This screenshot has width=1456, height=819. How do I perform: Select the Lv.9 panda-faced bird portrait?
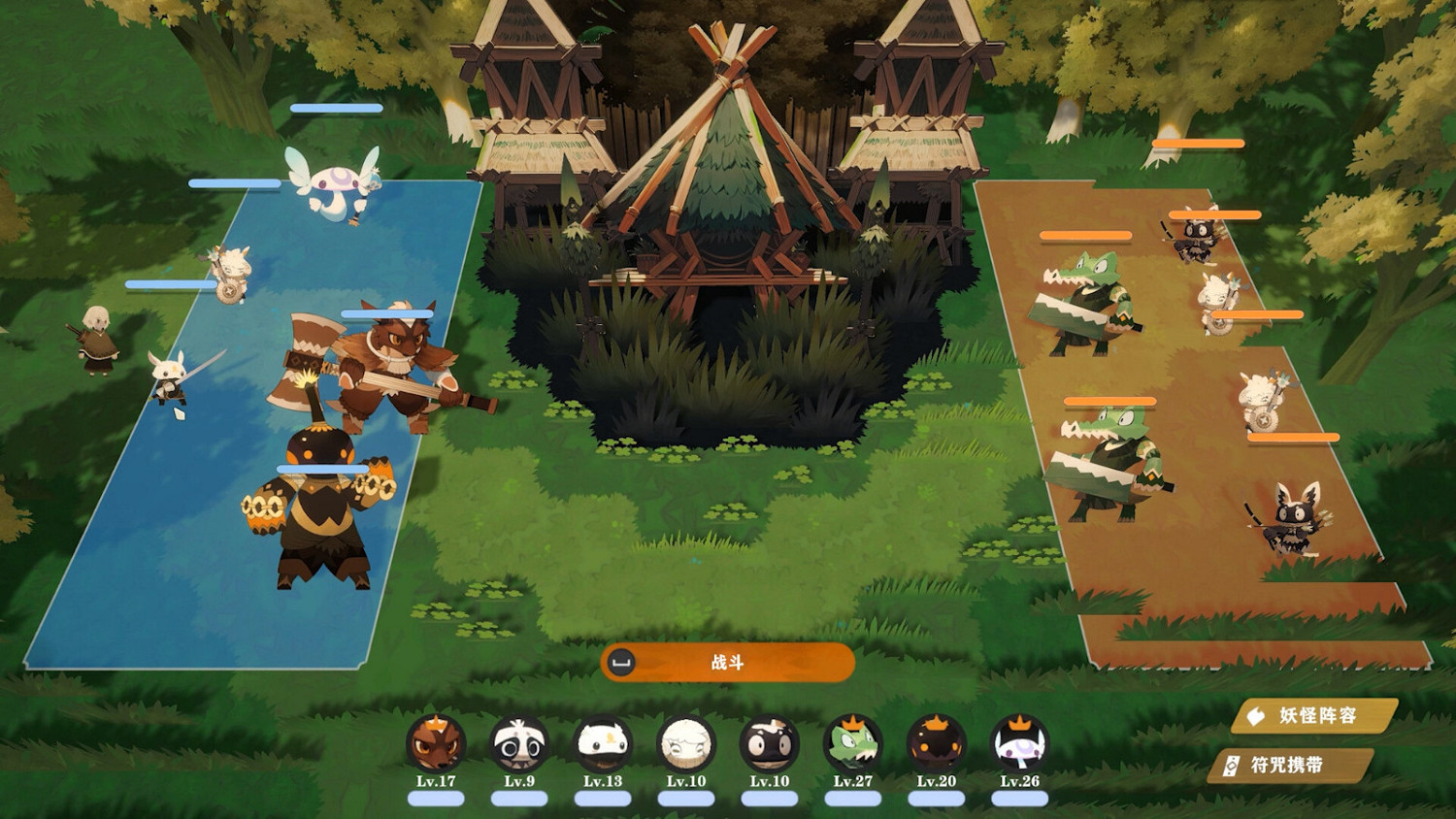pos(518,747)
